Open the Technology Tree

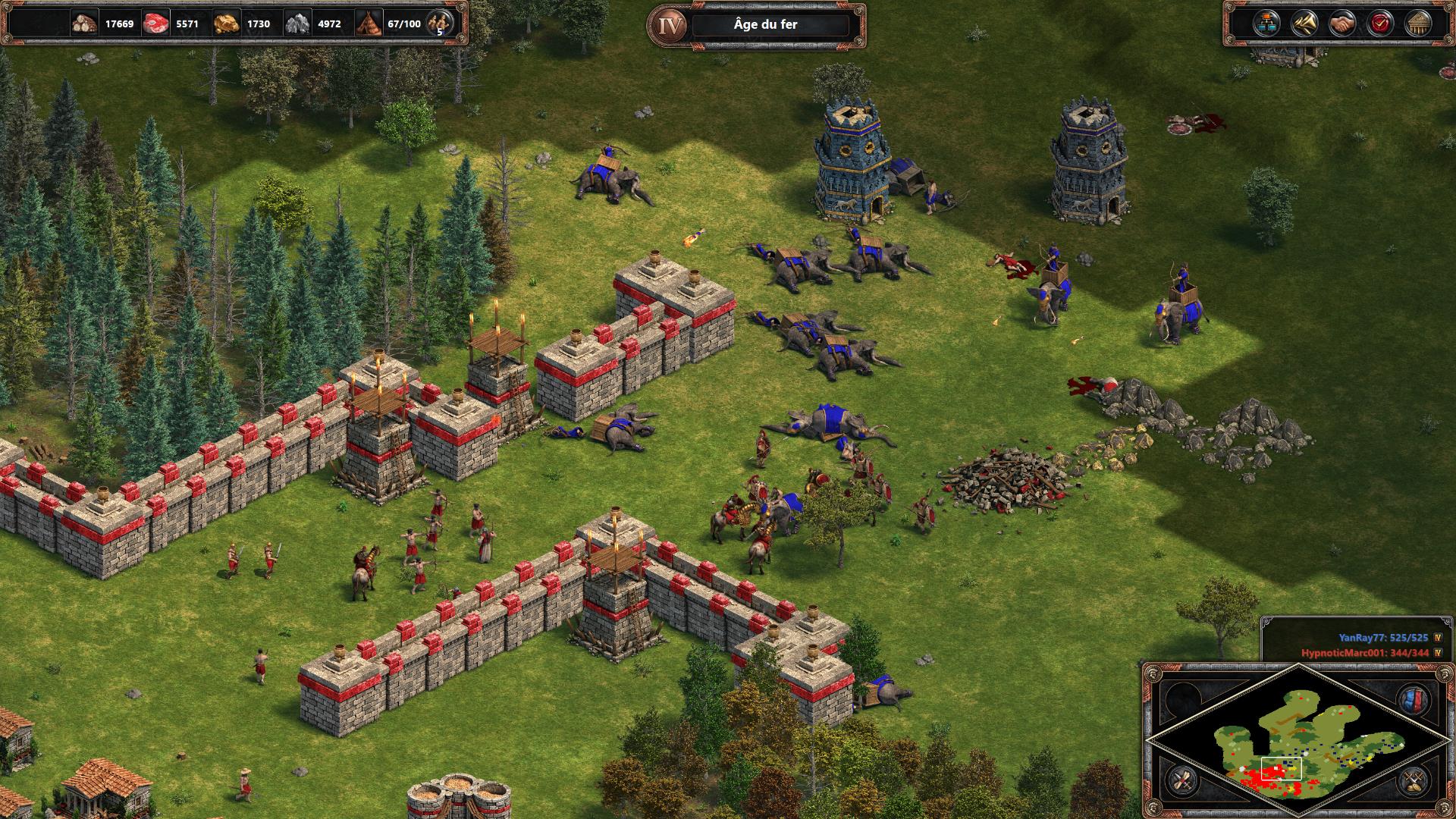(1266, 24)
